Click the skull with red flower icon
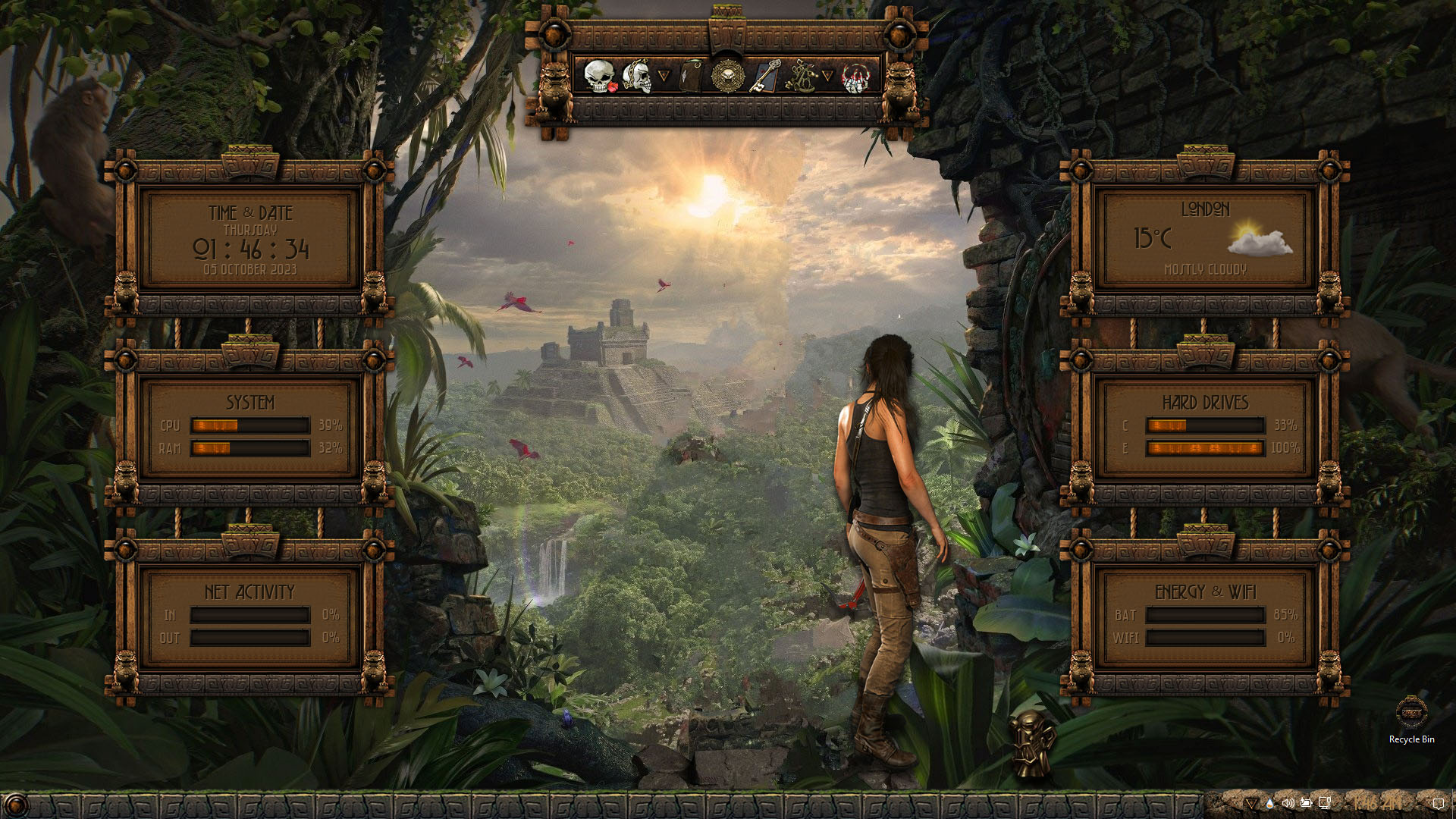1456x819 pixels. coord(599,77)
